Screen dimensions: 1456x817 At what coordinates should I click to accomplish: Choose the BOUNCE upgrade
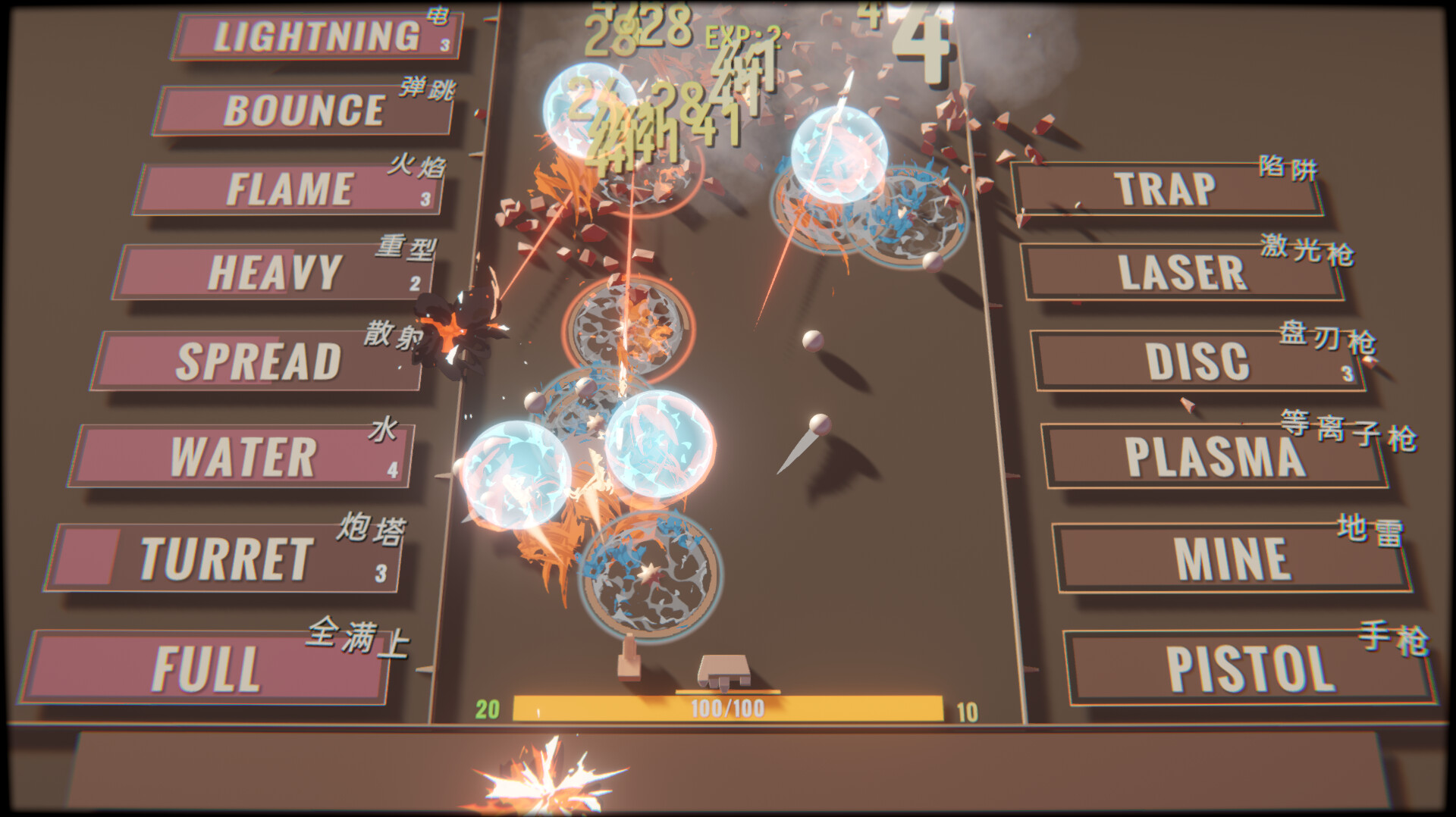click(x=303, y=111)
